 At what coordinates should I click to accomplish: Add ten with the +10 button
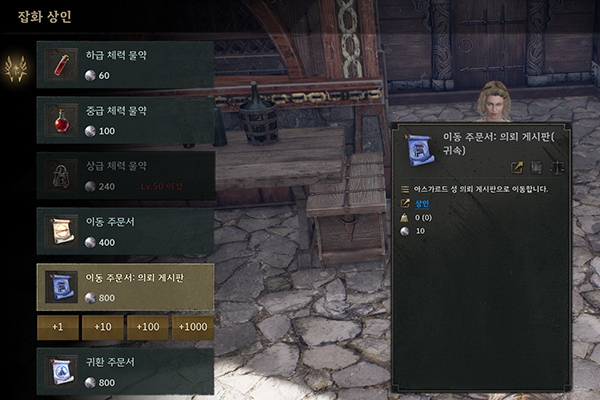click(x=102, y=327)
